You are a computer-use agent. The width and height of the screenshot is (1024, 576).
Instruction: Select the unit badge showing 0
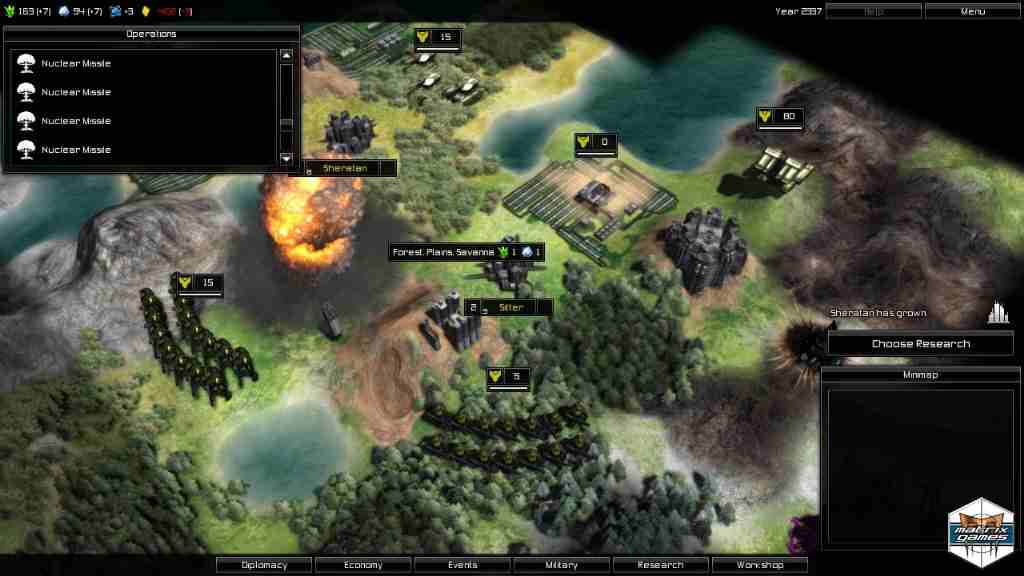[x=595, y=142]
